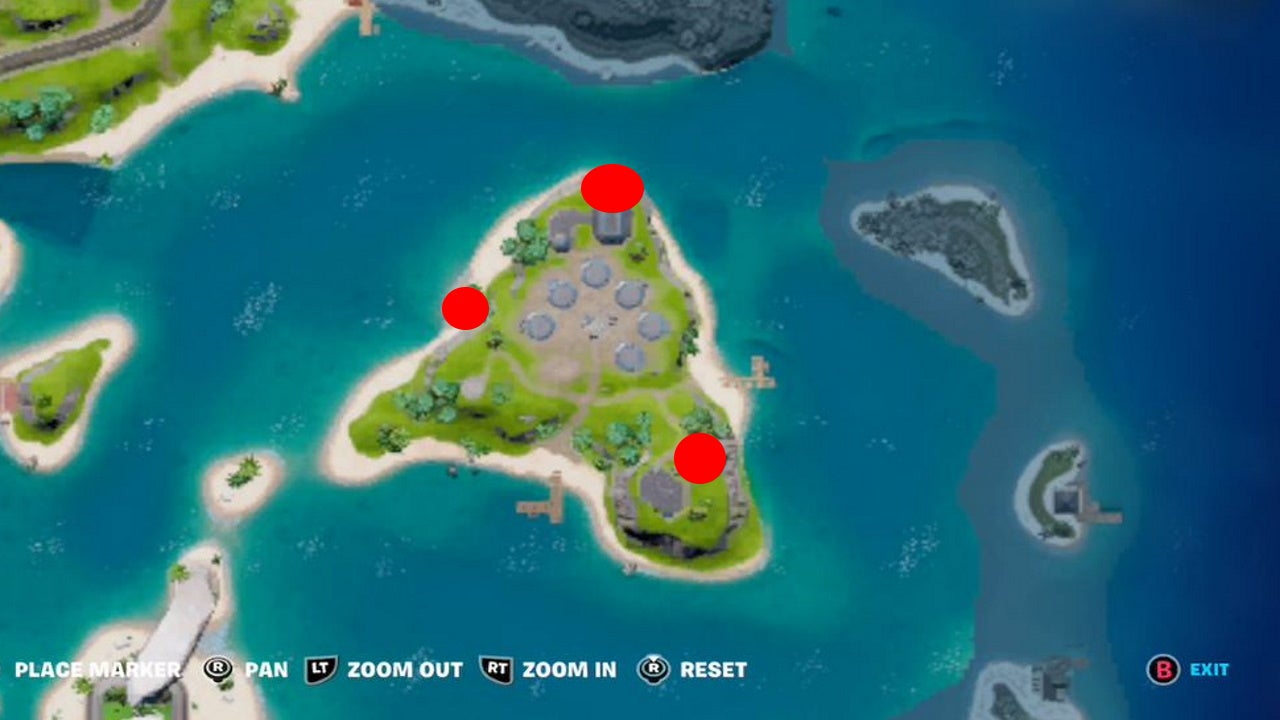This screenshot has height=720, width=1280.
Task: Click the red marker on the island's west coast
Action: [x=465, y=308]
